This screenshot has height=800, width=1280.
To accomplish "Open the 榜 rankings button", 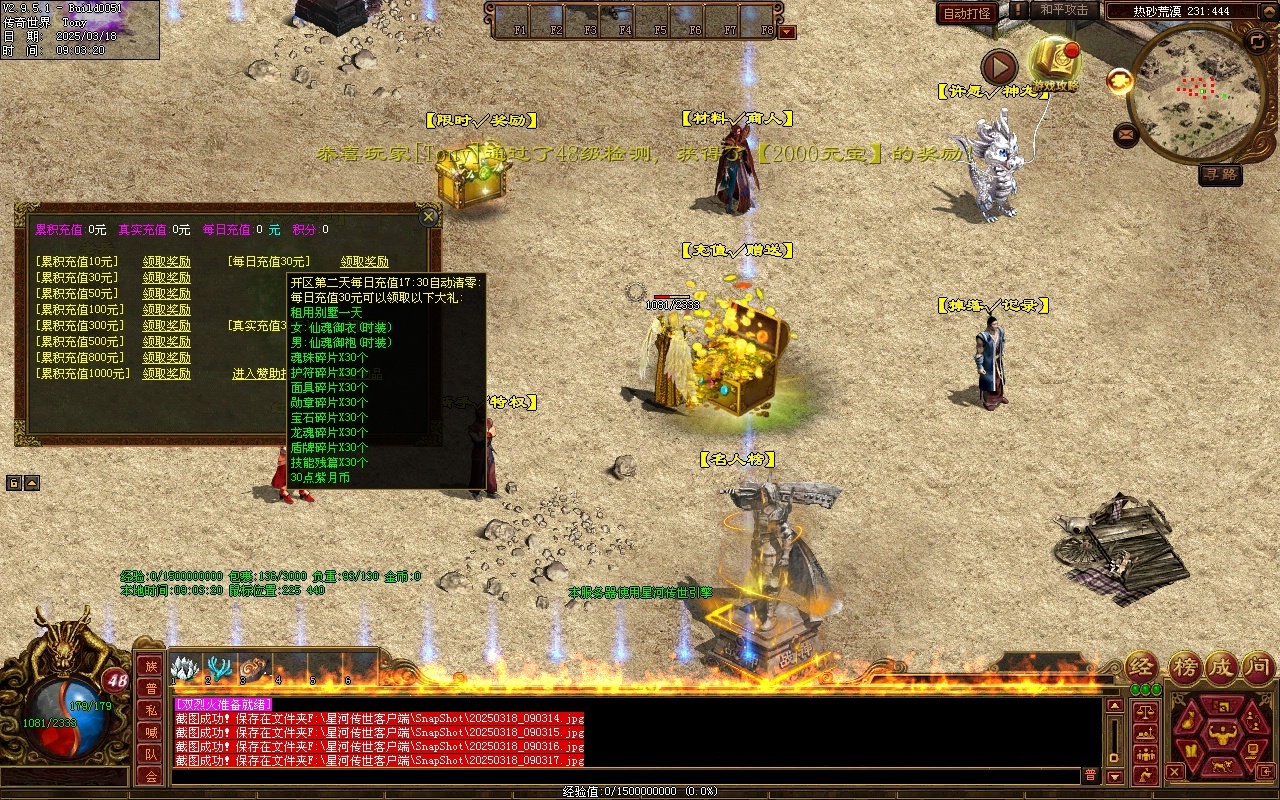I will click(1184, 667).
